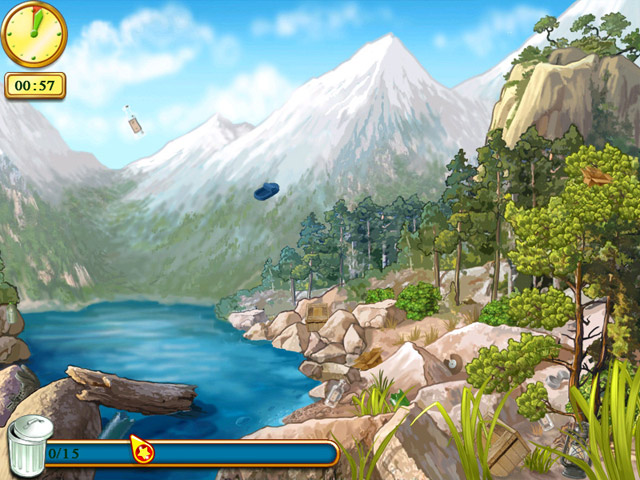
Task: Click the alarm clock icon
Action: 34,34
